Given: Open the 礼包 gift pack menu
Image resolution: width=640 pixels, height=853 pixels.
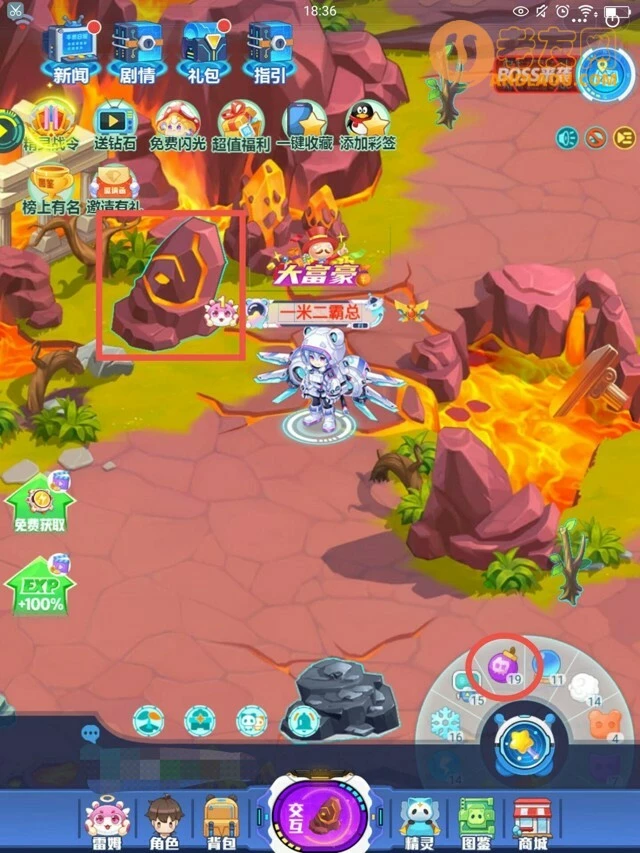Looking at the screenshot, I should [204, 50].
